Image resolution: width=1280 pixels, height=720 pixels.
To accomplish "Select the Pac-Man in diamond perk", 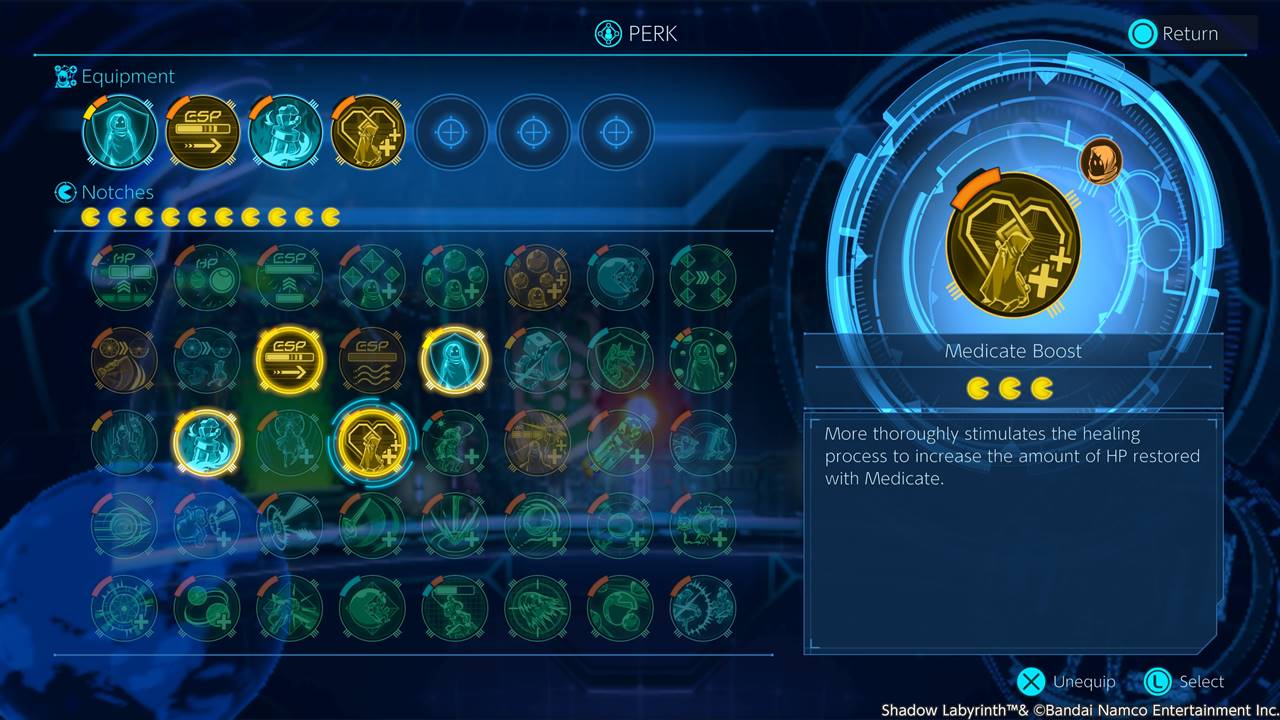I will pos(372,608).
